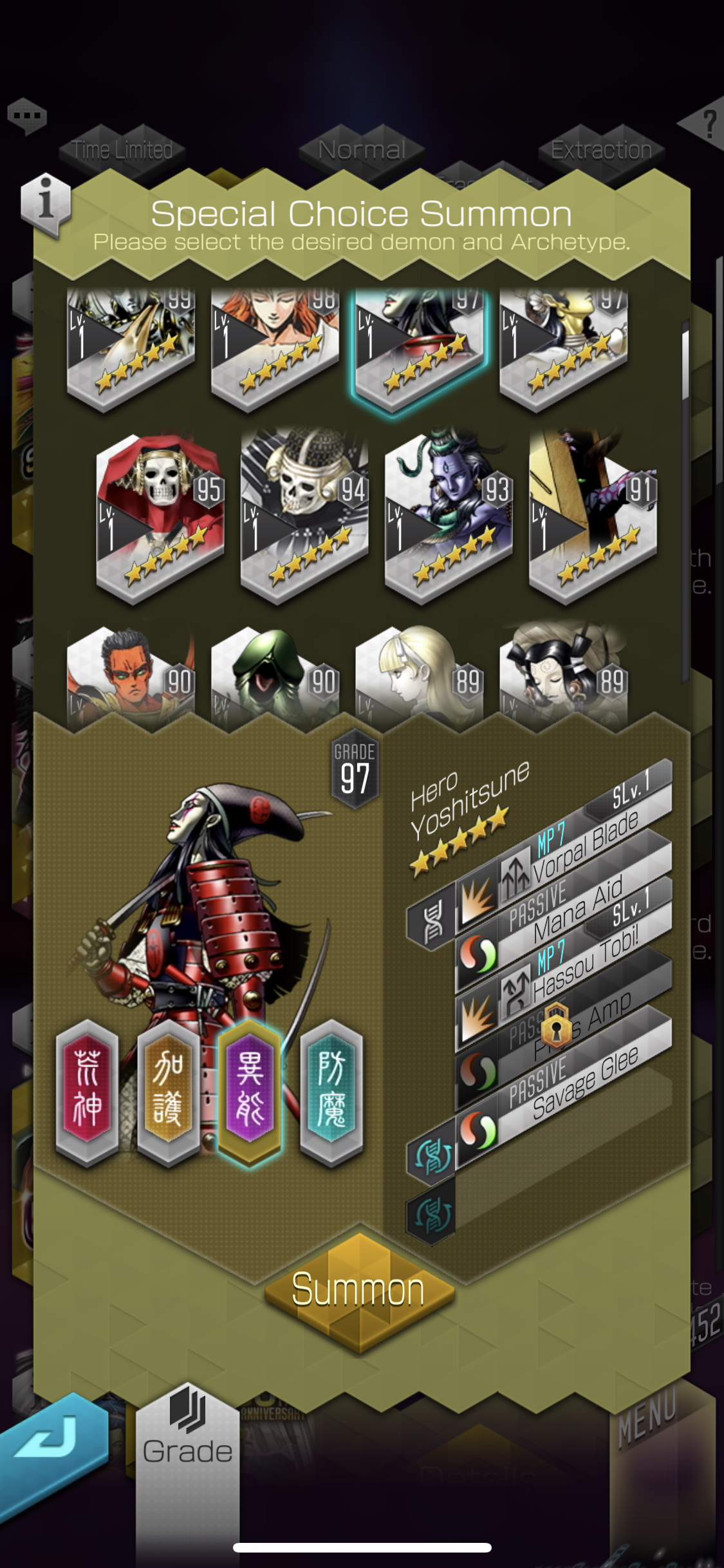
Task: Pick the grade 91 demon tile
Action: pos(592,516)
